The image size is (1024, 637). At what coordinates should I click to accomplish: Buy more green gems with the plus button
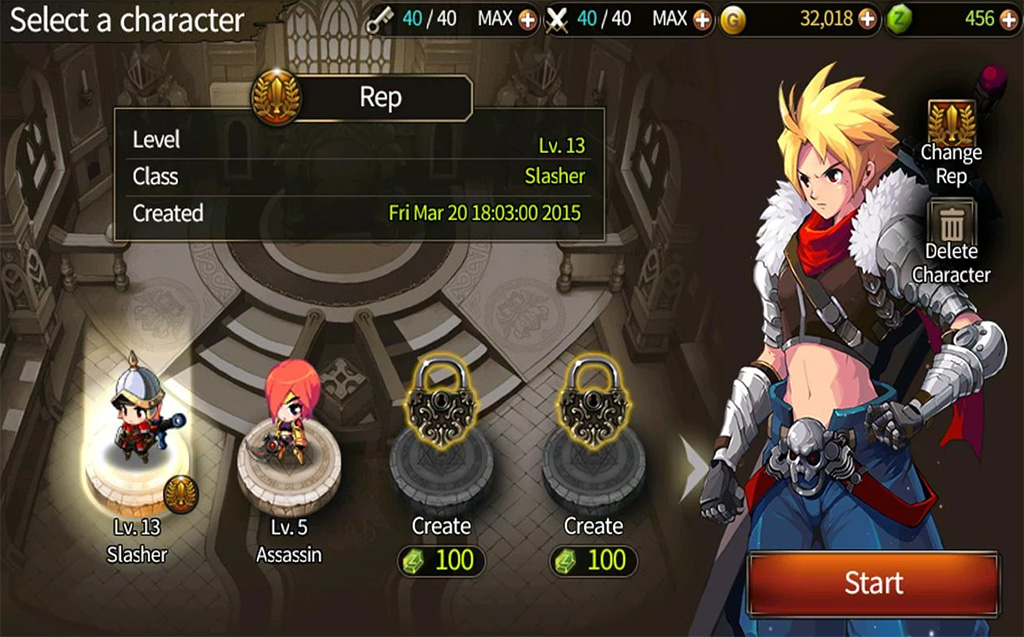tap(1010, 19)
